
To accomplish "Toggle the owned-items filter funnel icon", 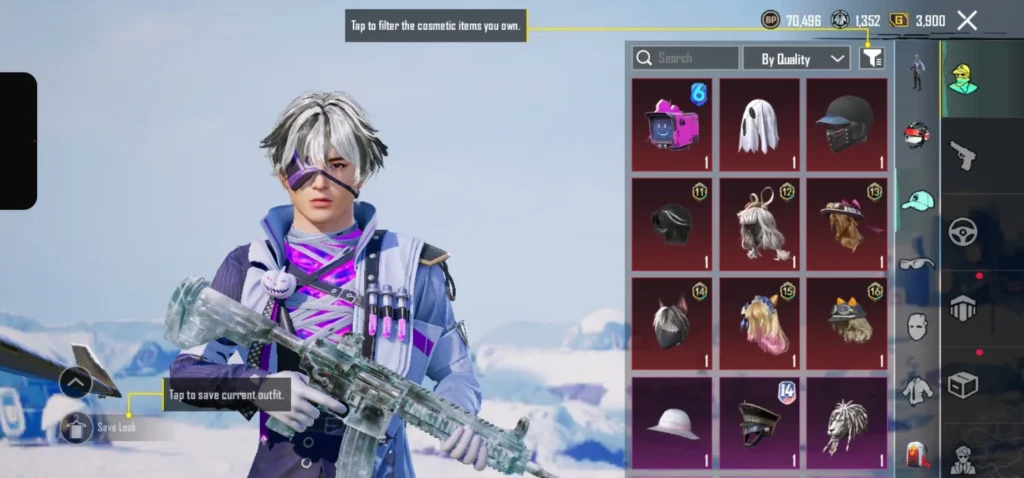I will 872,59.
